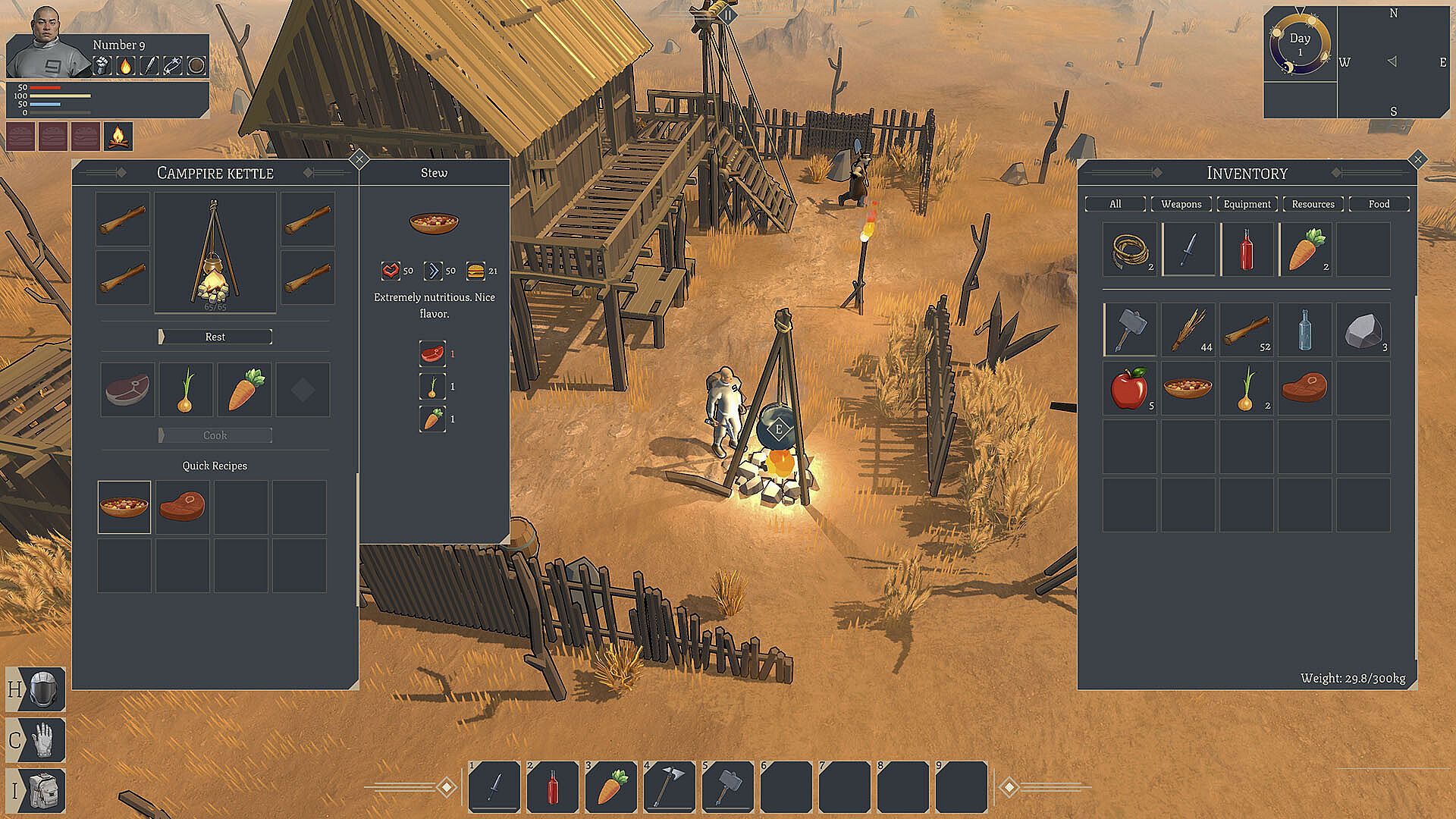Select the axe in hotbar slot 4

[x=670, y=786]
